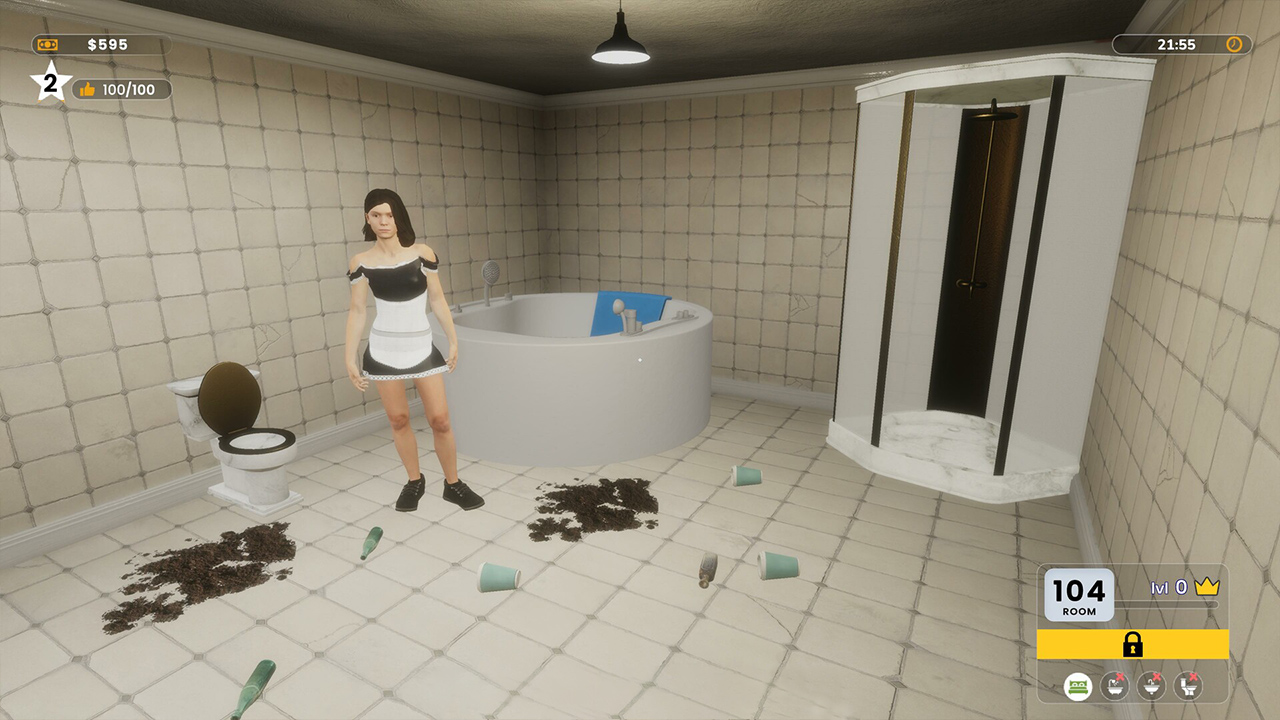Click the crown icon beside lvl 0
This screenshot has width=1280, height=720.
point(1207,587)
